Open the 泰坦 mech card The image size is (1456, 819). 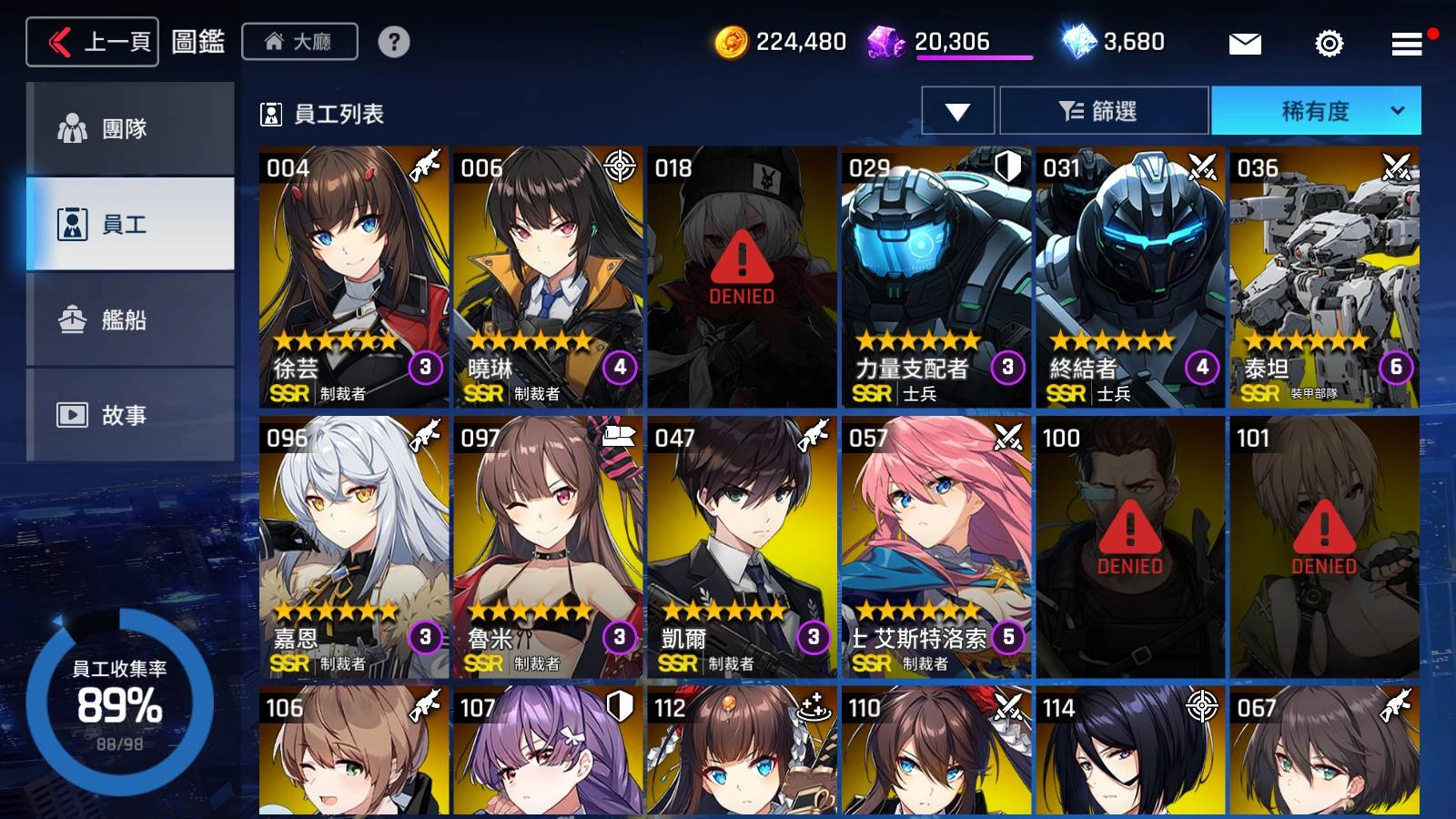click(1324, 276)
